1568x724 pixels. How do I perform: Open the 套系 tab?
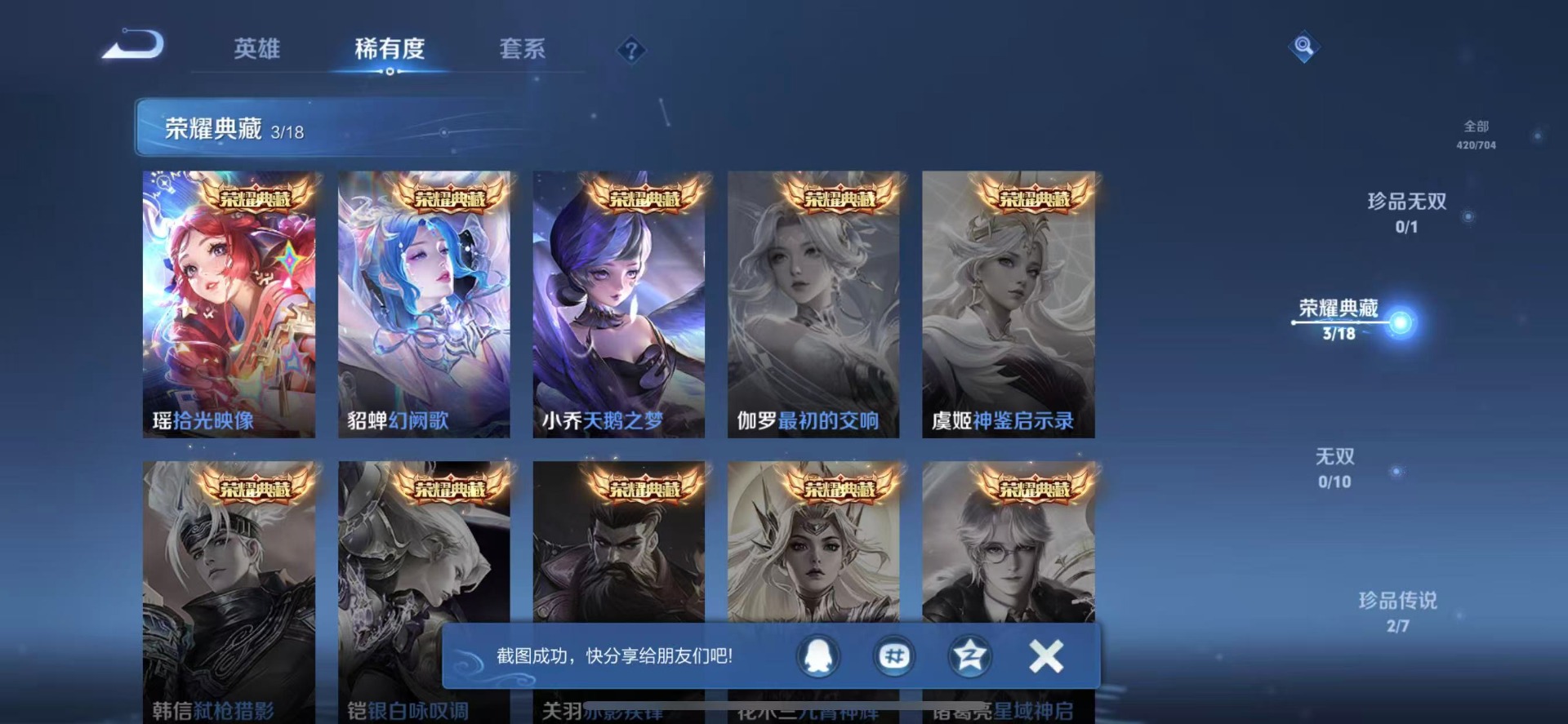coord(522,49)
